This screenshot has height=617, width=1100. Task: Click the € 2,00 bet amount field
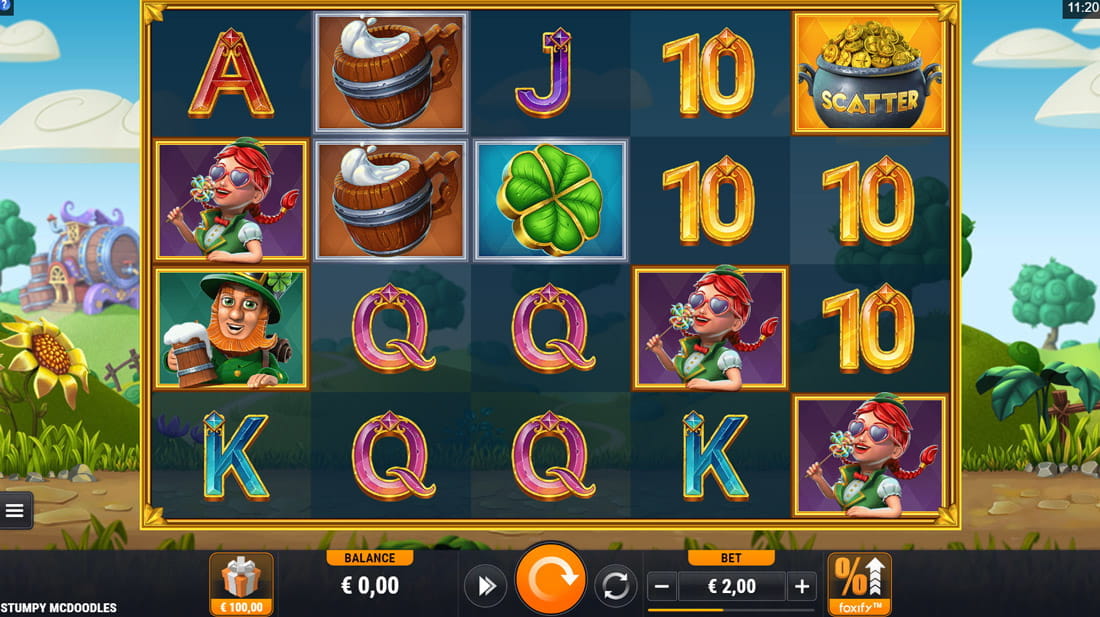(x=732, y=586)
